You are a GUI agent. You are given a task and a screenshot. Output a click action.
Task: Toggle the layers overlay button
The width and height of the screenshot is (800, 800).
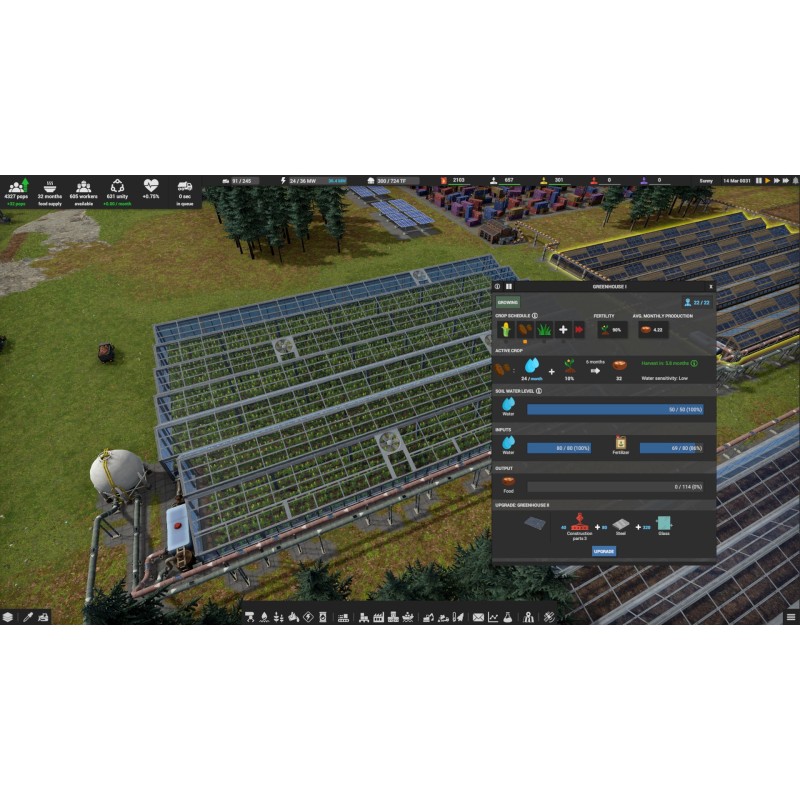(9, 617)
